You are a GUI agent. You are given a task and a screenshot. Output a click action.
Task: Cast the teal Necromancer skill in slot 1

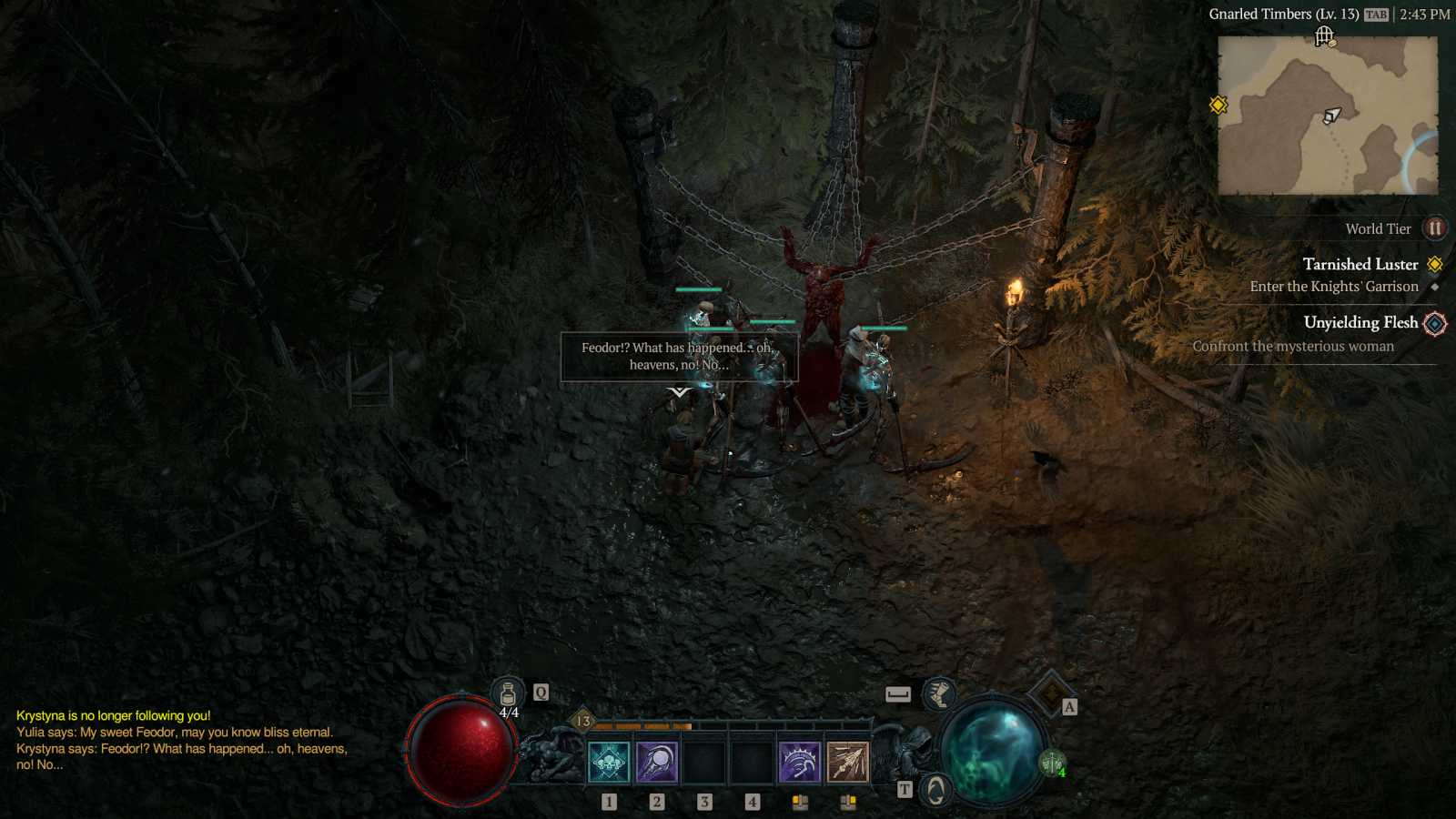pos(610,763)
